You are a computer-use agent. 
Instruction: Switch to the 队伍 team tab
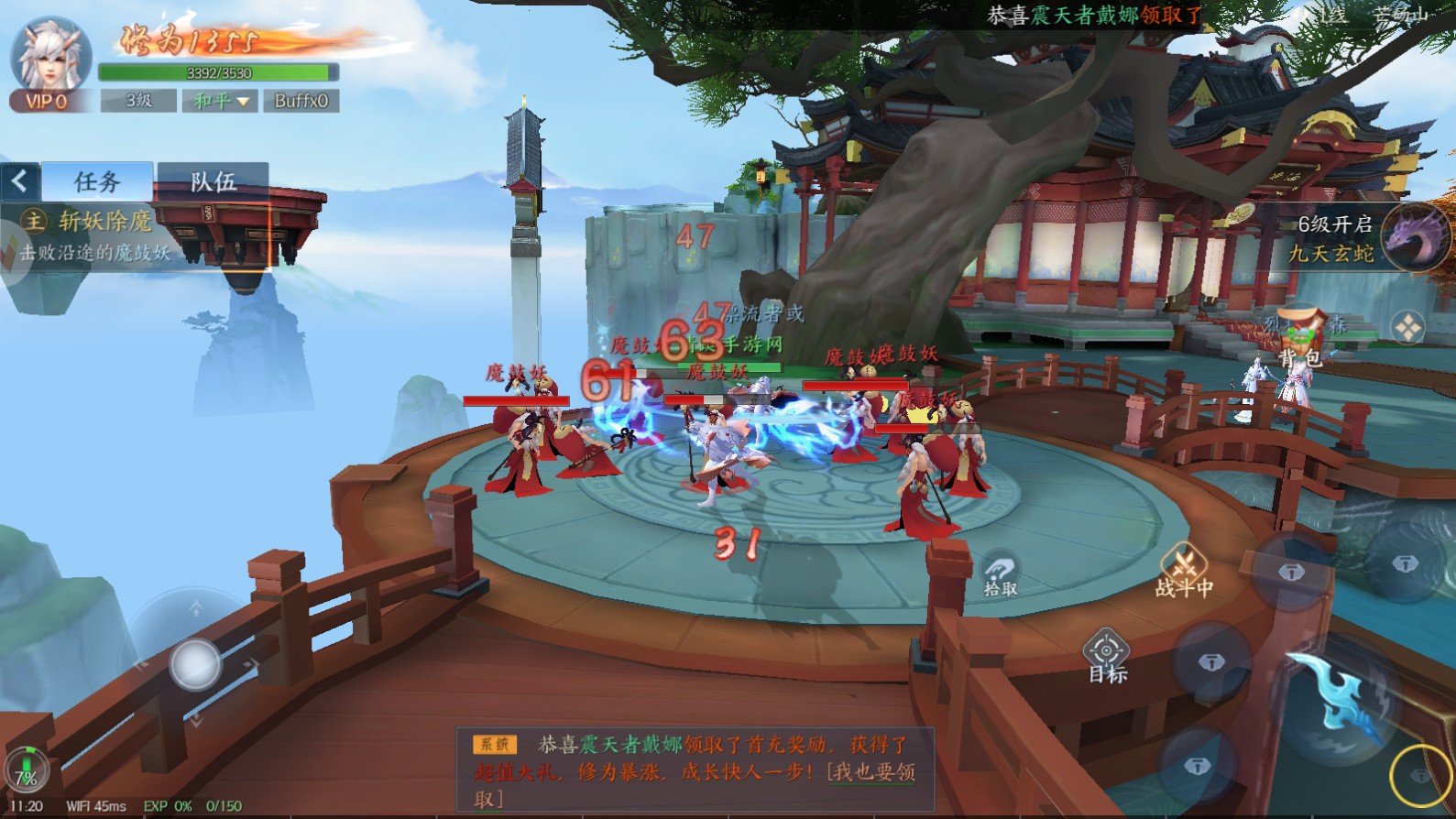(x=213, y=180)
